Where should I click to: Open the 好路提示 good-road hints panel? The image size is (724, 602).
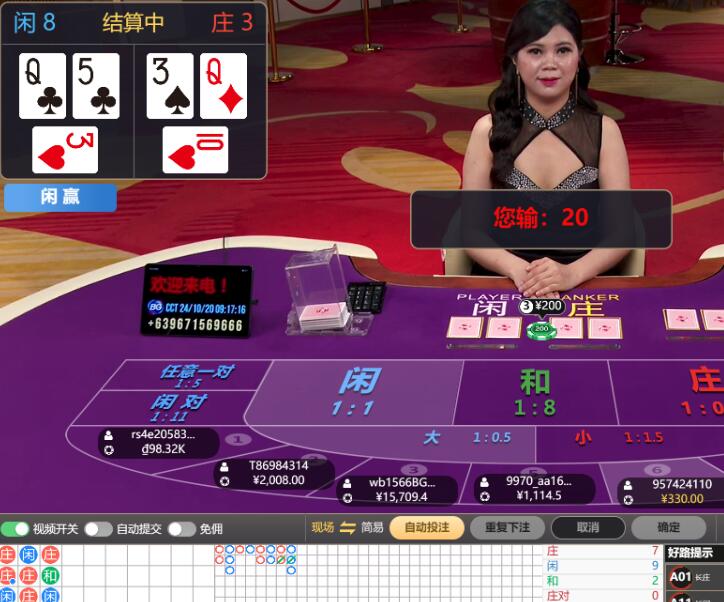pos(694,553)
